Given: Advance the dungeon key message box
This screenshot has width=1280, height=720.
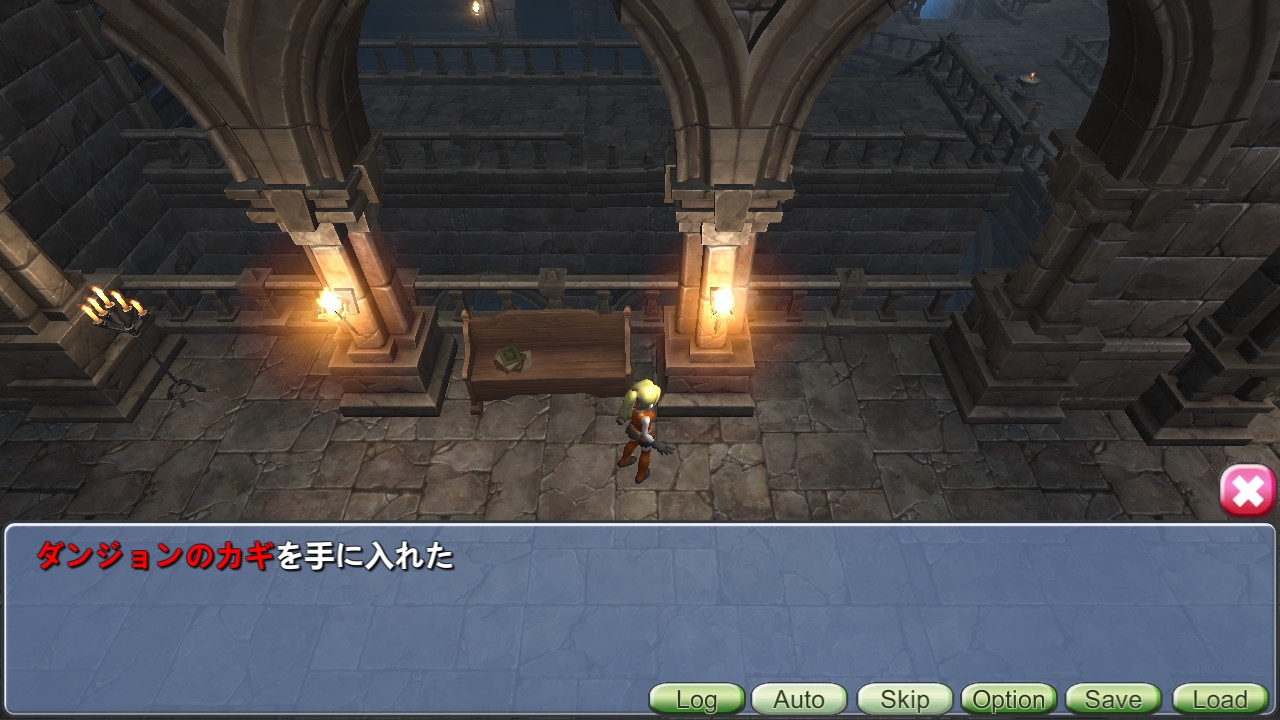Looking at the screenshot, I should click(x=640, y=610).
